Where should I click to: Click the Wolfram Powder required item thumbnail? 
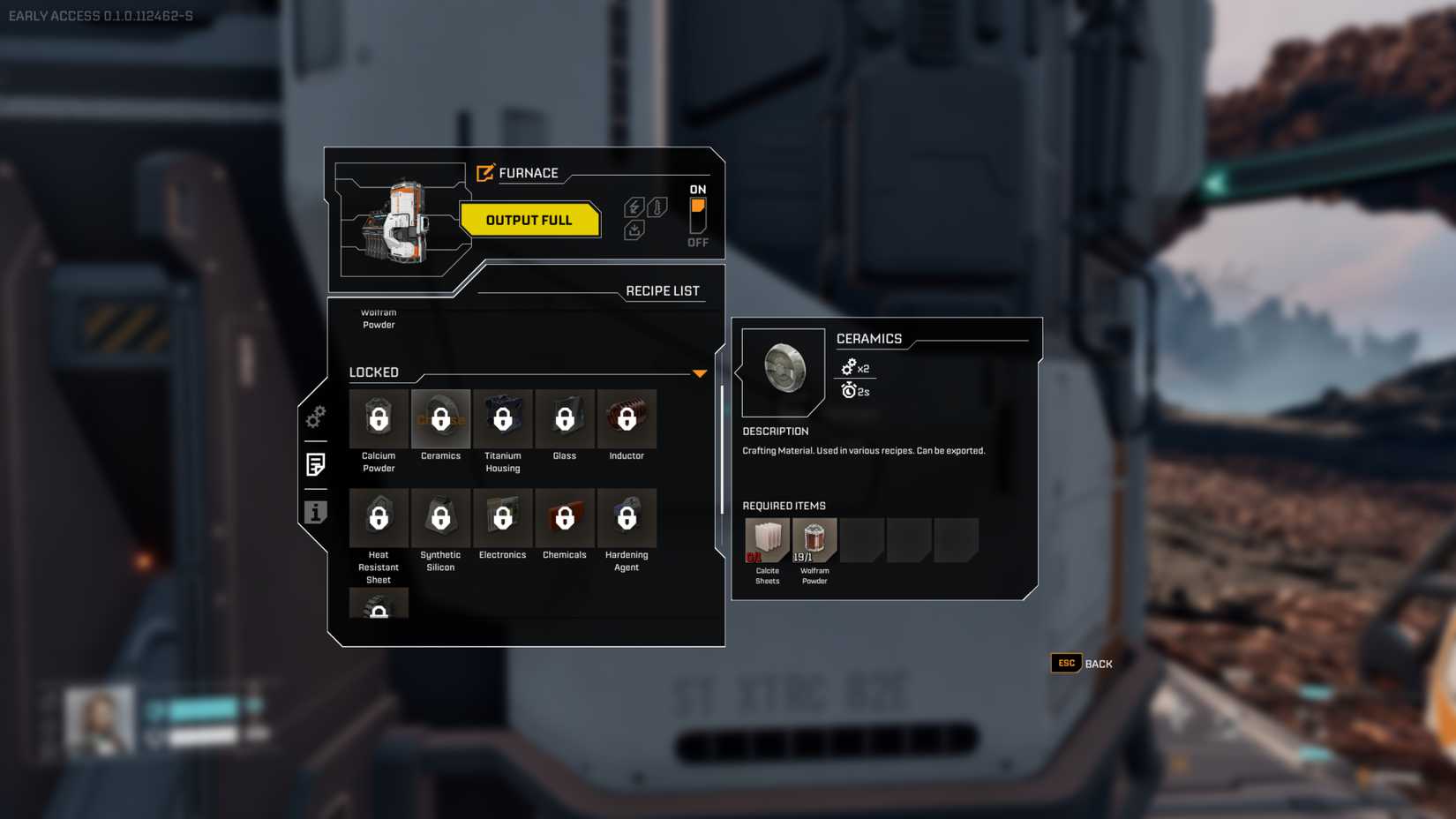(x=814, y=539)
